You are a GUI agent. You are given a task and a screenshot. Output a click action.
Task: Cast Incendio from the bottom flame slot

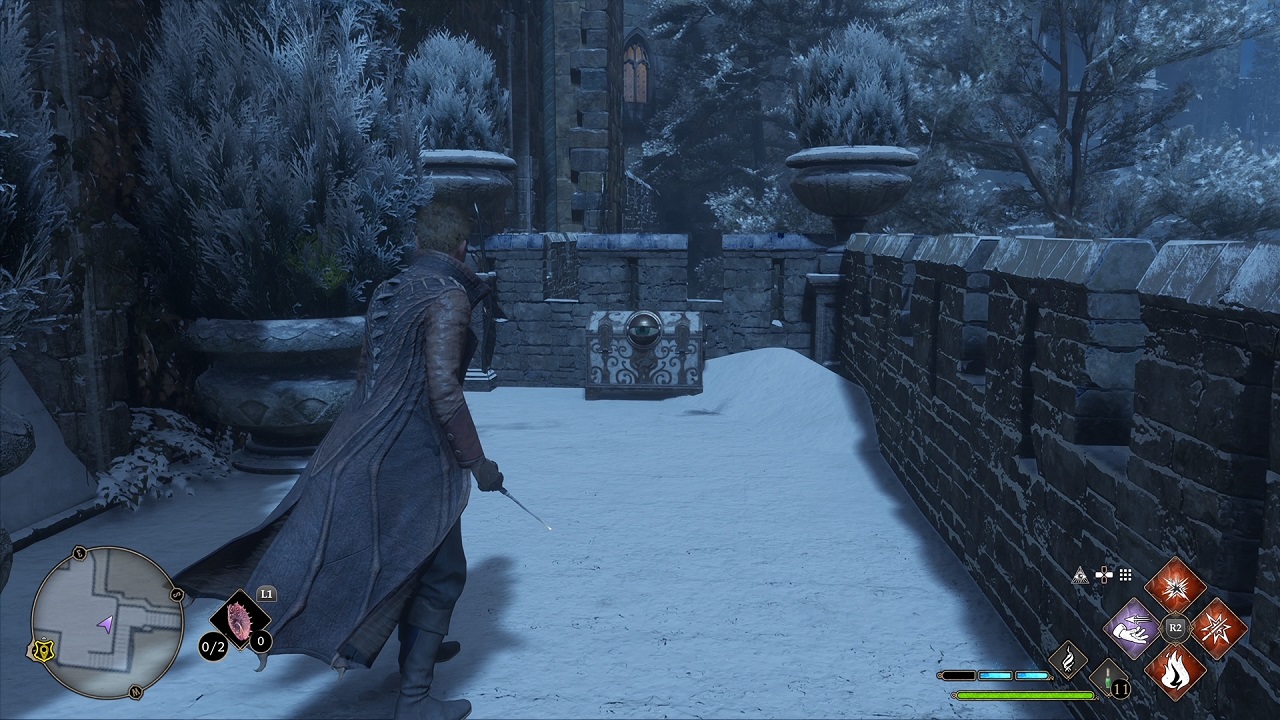coord(1173,670)
